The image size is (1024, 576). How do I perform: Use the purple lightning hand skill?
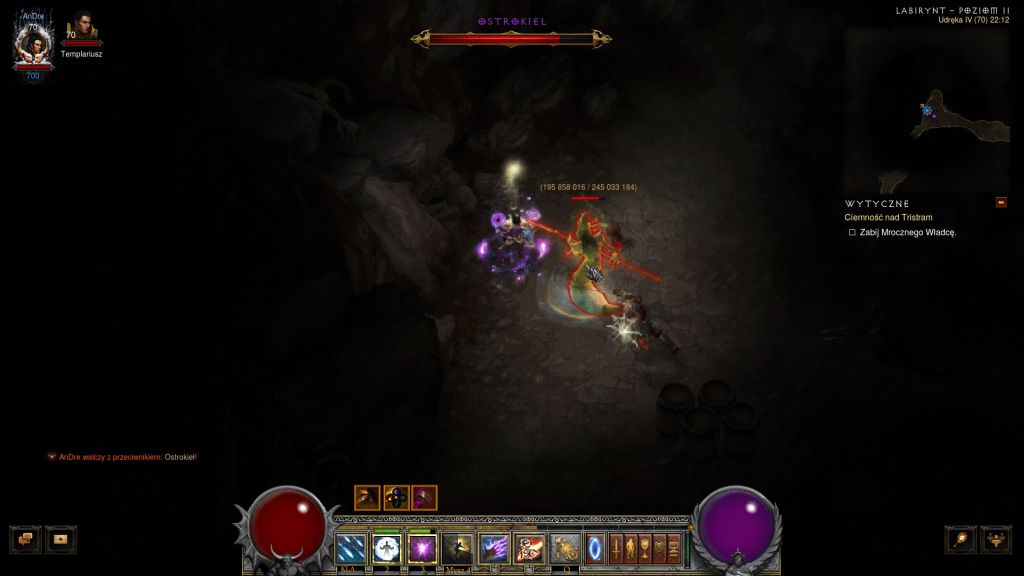(494, 547)
